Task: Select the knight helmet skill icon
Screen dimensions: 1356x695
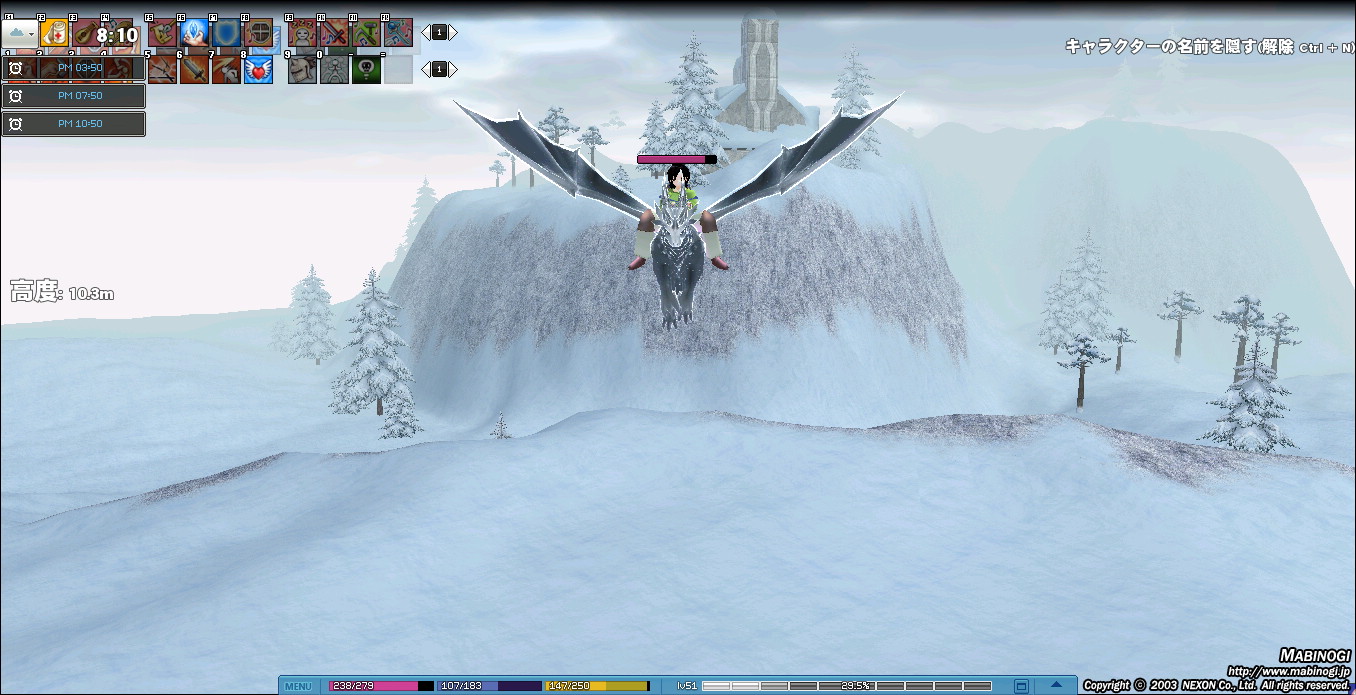Action: 301,70
